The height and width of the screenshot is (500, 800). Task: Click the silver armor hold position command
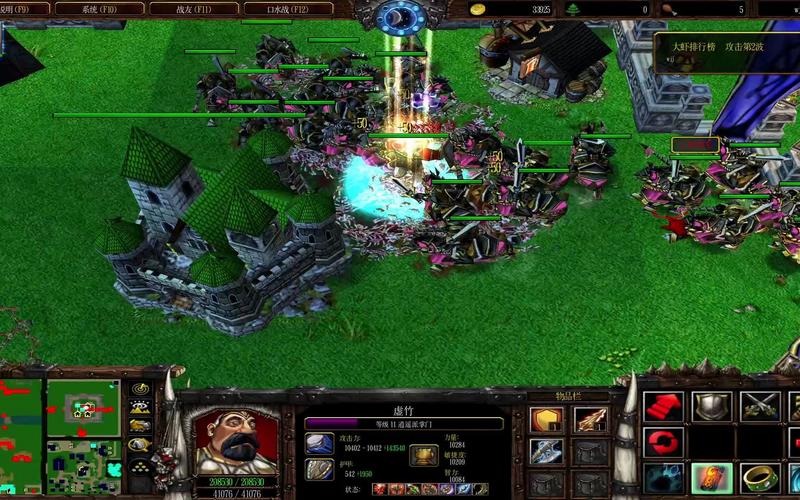[x=711, y=406]
